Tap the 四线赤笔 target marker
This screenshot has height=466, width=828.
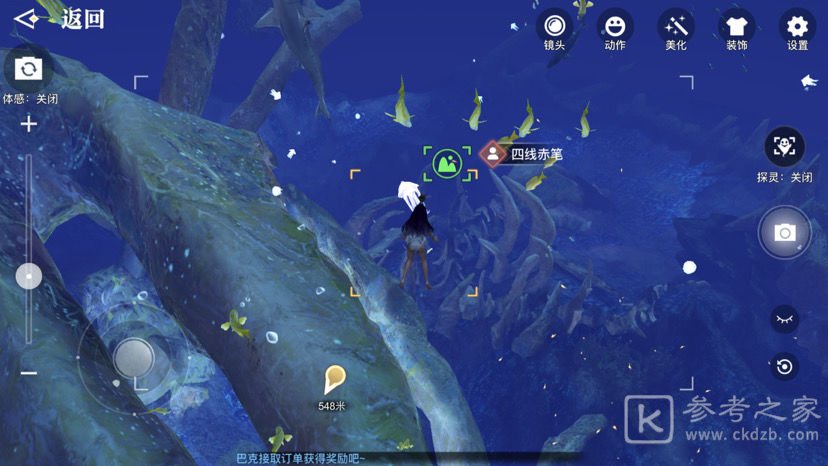[492, 154]
